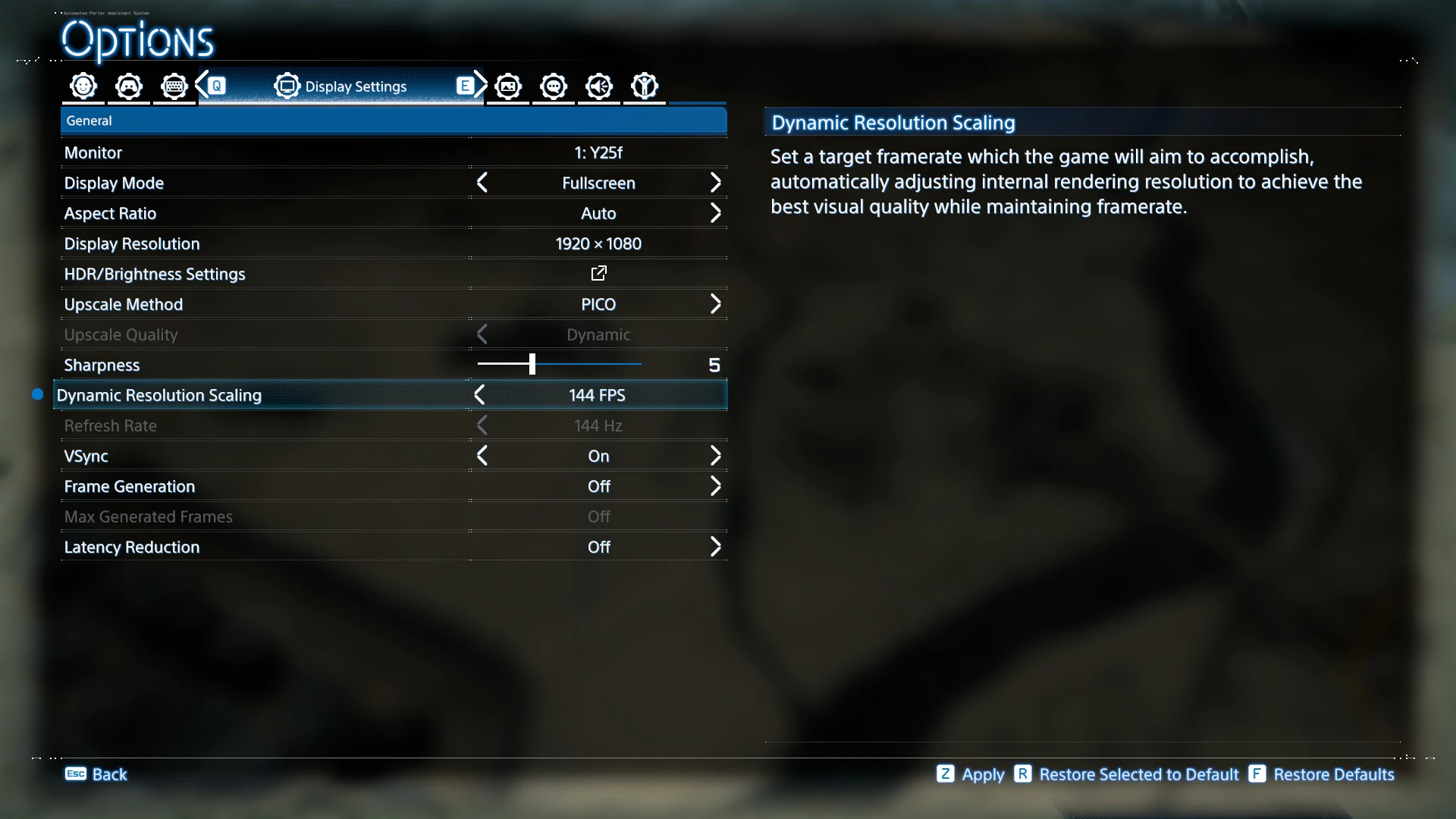Cycle Aspect Ratio using its right arrow
Image resolution: width=1456 pixels, height=819 pixels.
click(715, 213)
